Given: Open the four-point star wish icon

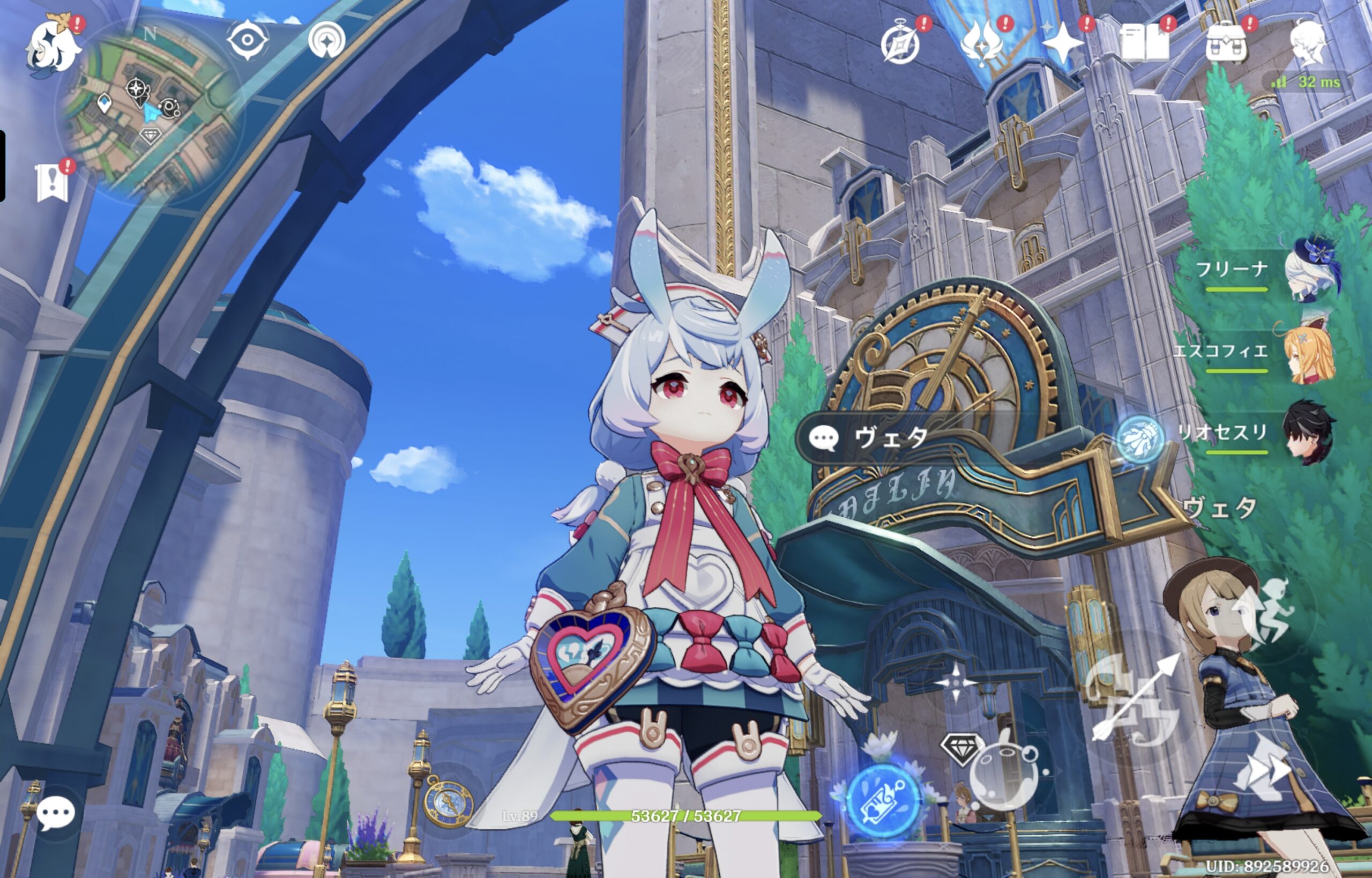Looking at the screenshot, I should tap(1062, 43).
